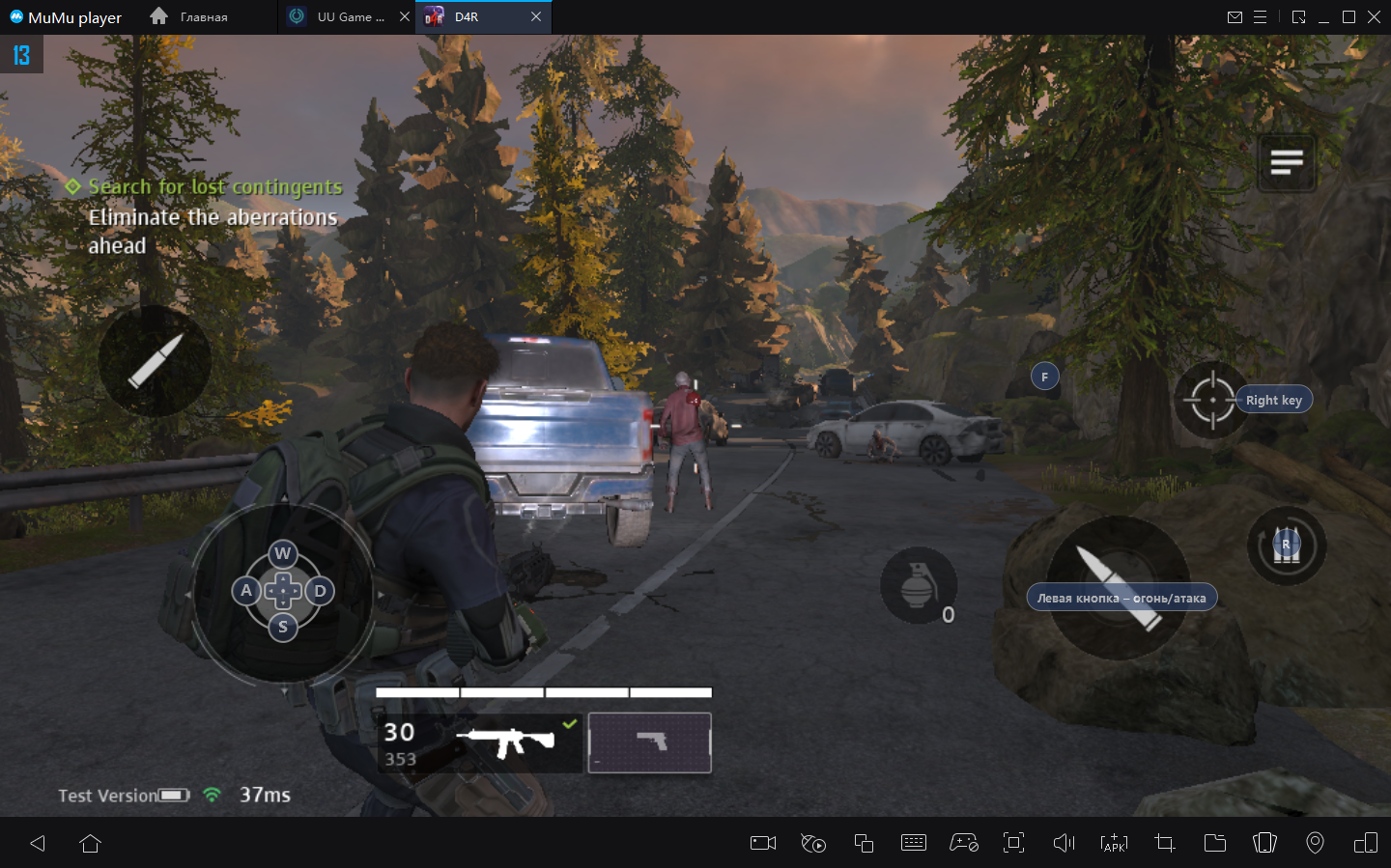Image resolution: width=1391 pixels, height=868 pixels.
Task: Tap the left-side bullet fire button
Action: [x=155, y=361]
